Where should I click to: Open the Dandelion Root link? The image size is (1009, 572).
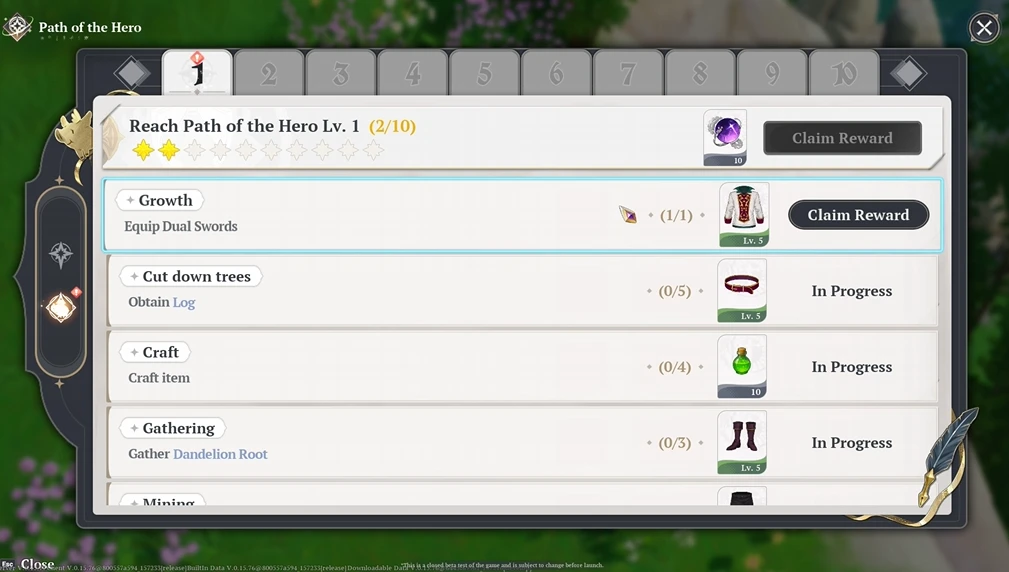pyautogui.click(x=220, y=454)
